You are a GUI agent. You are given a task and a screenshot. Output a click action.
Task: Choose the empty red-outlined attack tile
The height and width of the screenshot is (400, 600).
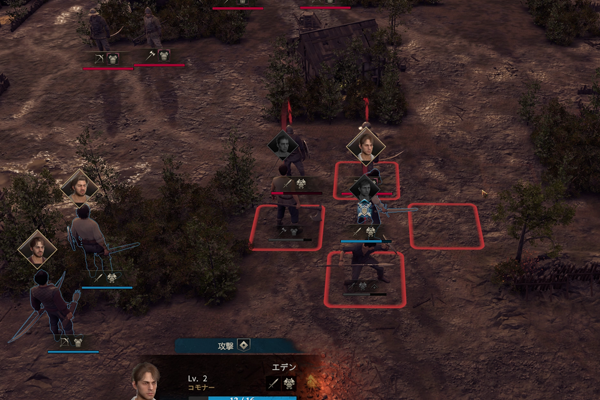pos(445,226)
